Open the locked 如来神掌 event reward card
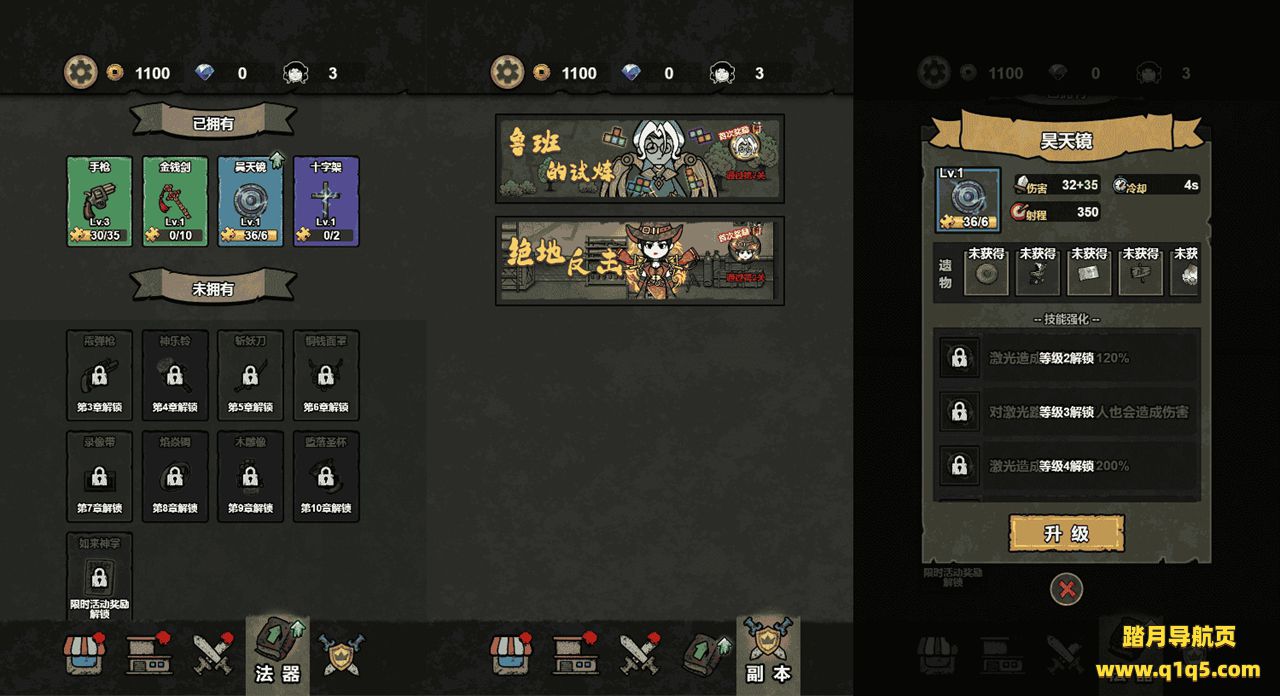The image size is (1280, 696). pyautogui.click(x=100, y=577)
